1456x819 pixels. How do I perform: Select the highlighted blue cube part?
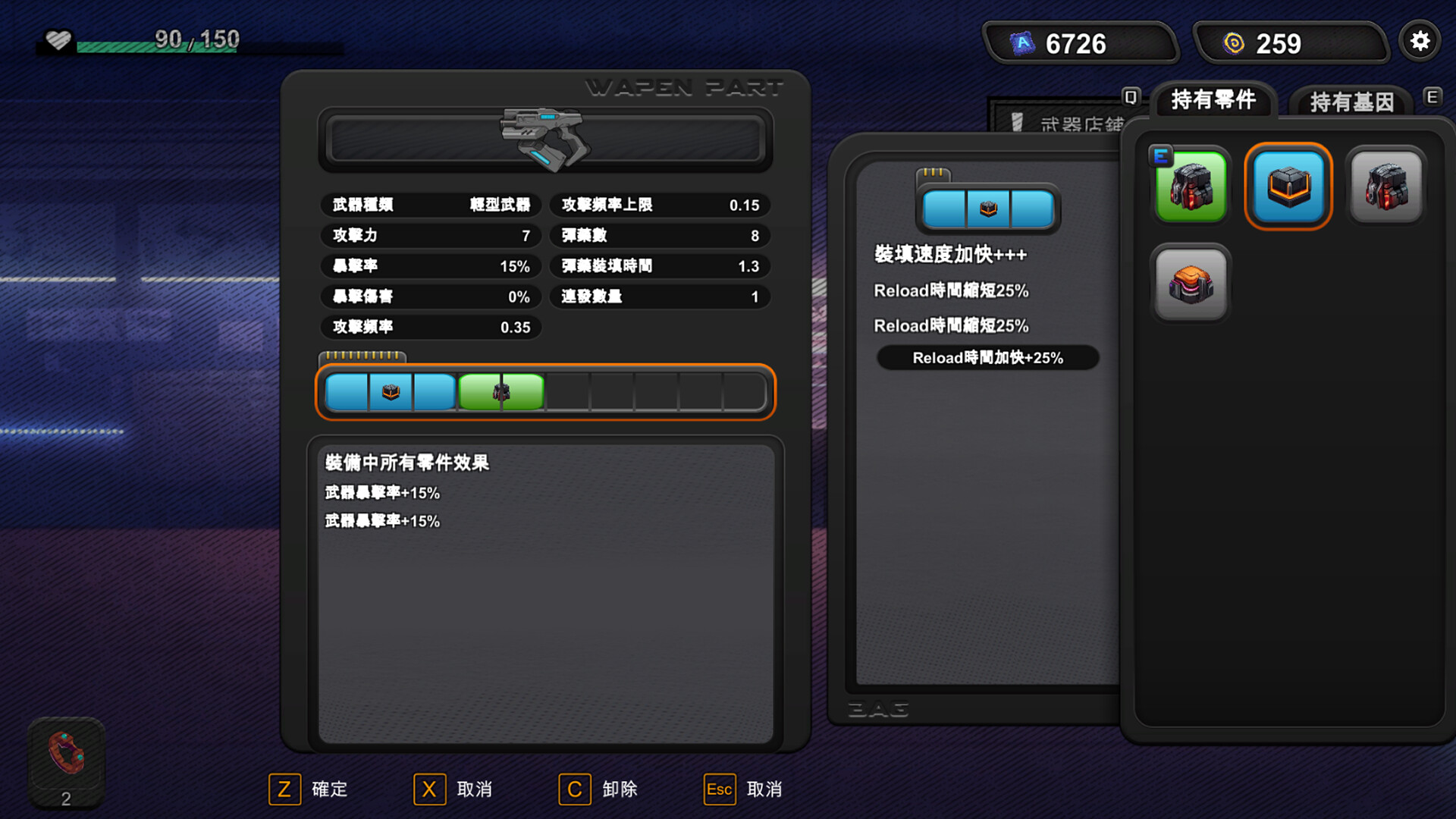[1288, 186]
